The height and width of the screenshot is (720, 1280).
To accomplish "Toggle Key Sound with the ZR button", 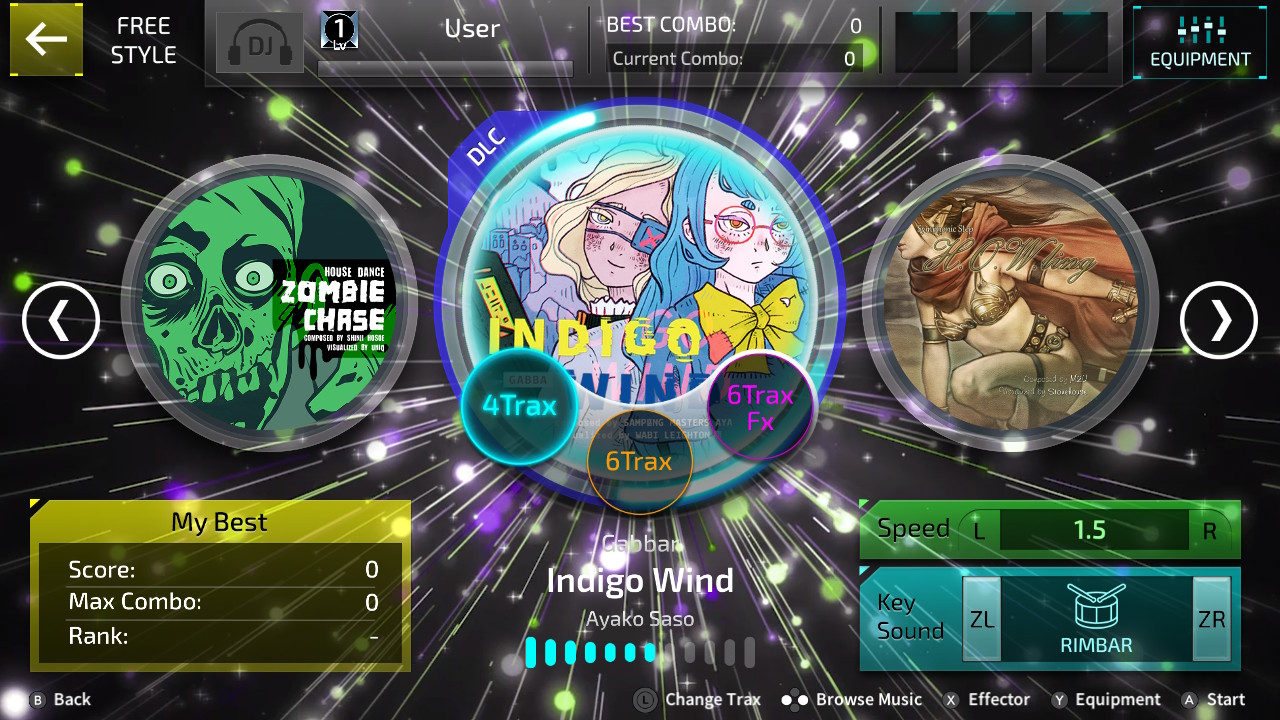I will click(1211, 618).
